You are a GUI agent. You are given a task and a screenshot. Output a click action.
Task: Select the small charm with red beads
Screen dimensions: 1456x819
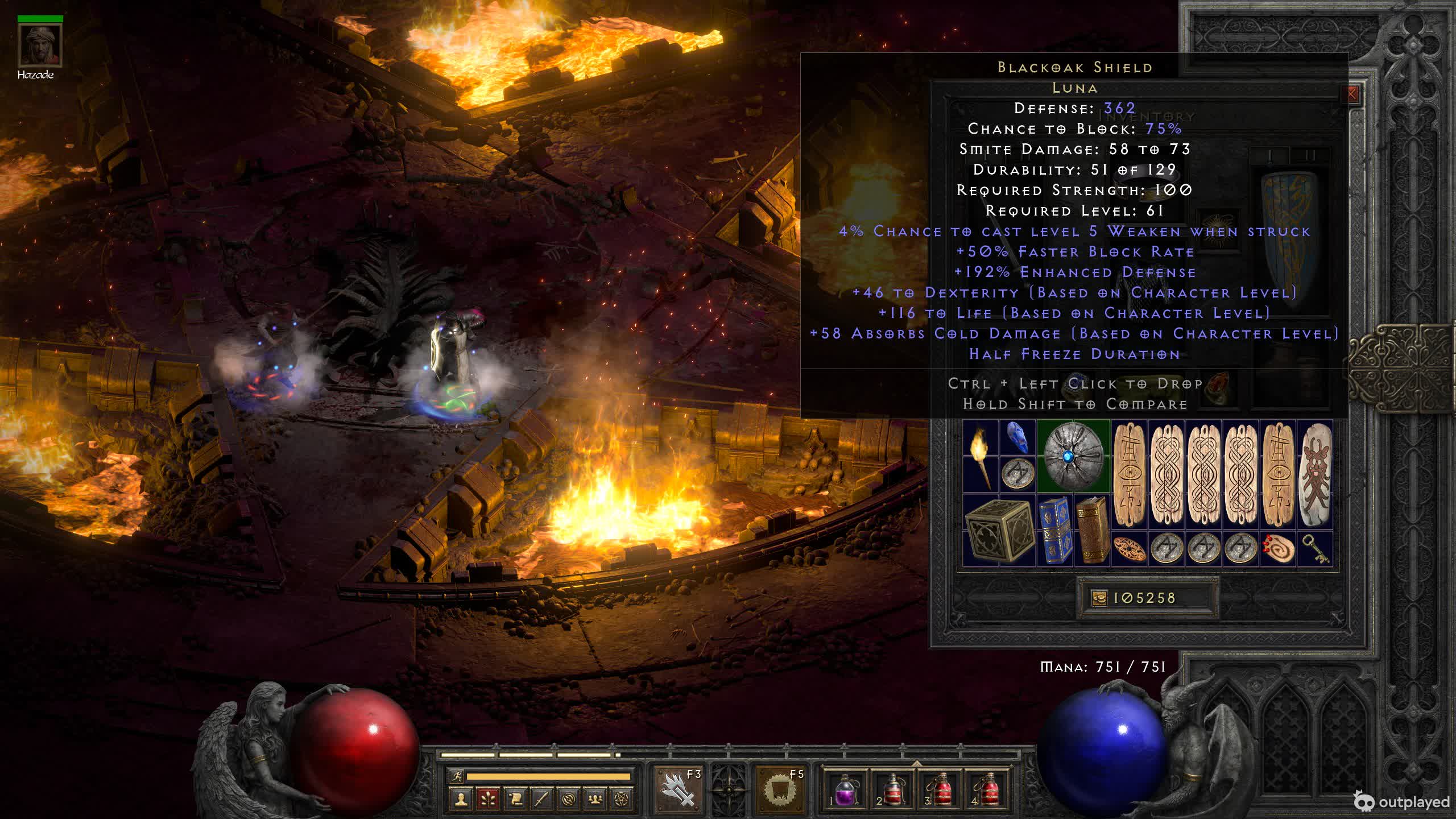[1277, 549]
